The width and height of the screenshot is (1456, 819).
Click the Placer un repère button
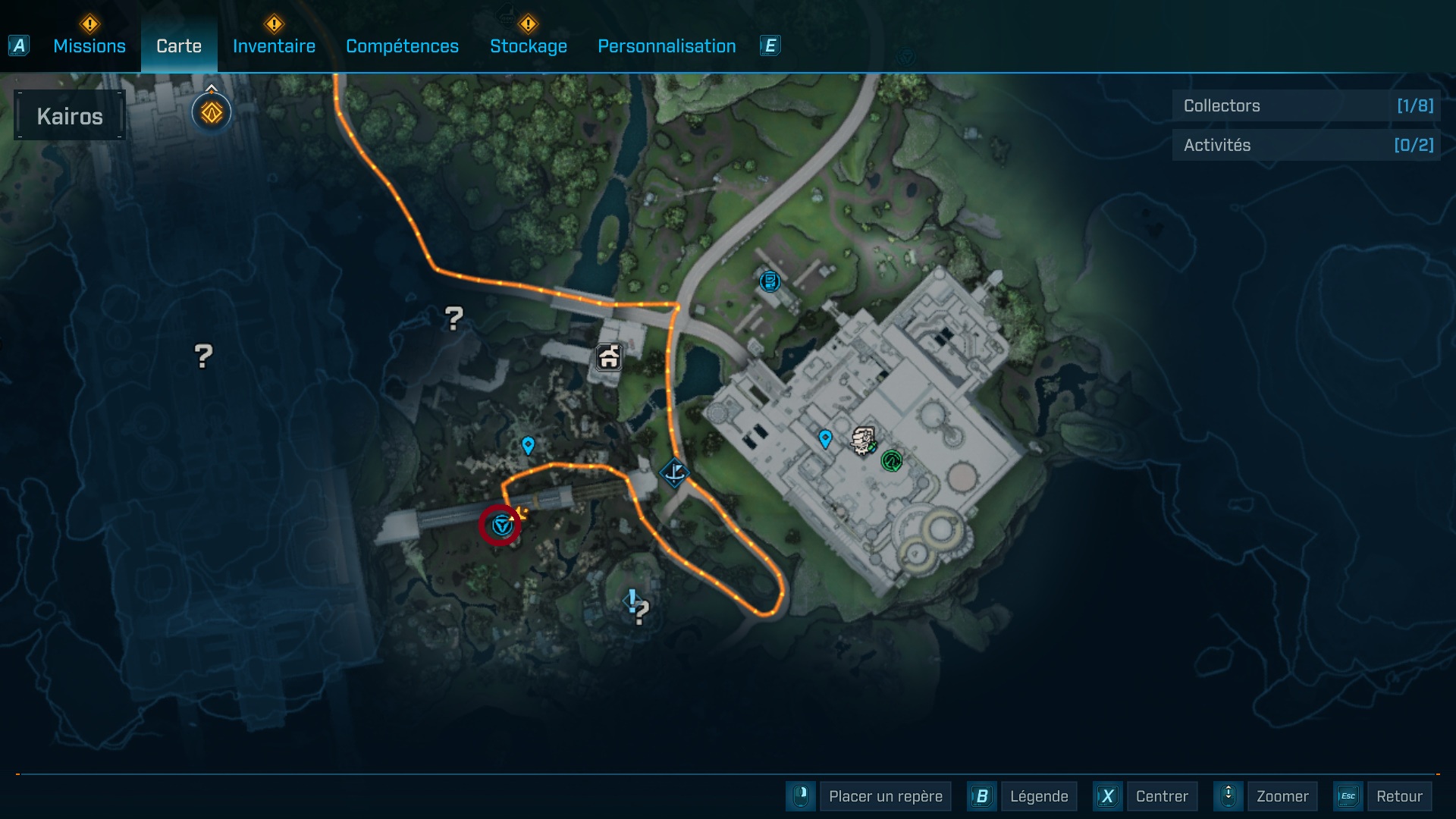click(885, 796)
